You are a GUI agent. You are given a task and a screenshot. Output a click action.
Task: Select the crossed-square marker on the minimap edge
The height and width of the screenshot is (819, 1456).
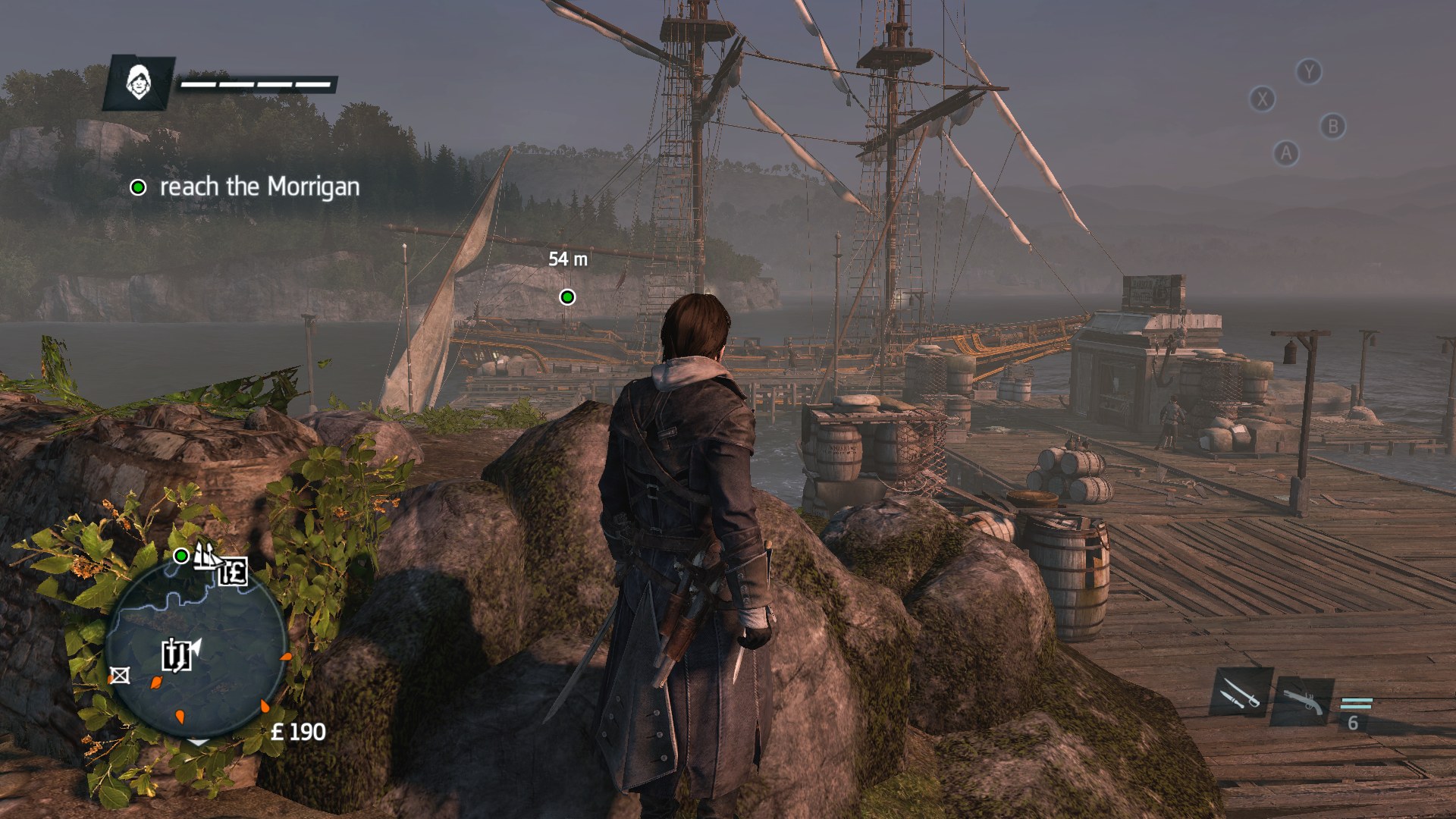119,675
